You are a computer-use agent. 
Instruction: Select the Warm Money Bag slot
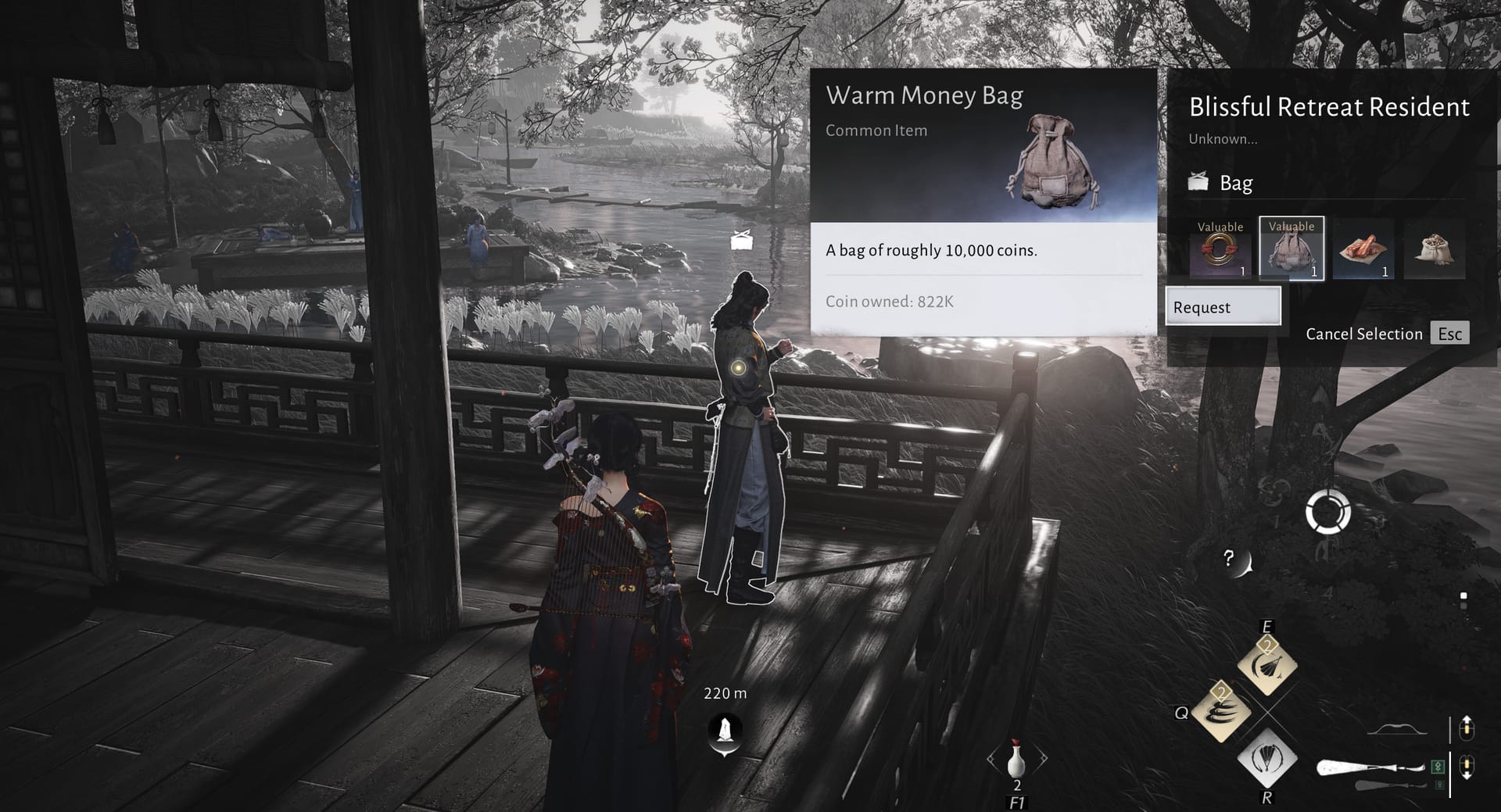[x=1291, y=249]
